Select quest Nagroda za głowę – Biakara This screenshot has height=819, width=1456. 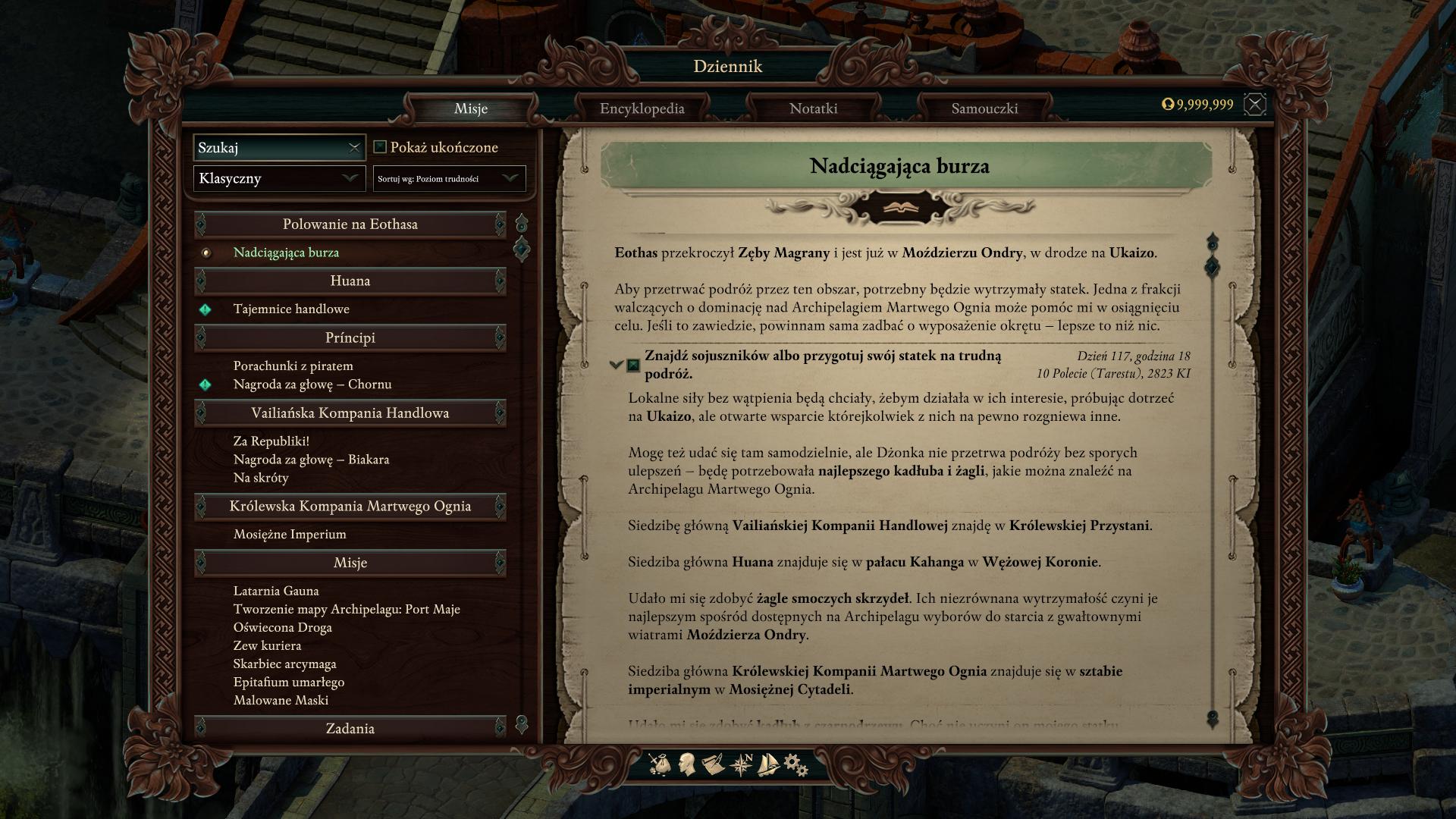pos(311,460)
